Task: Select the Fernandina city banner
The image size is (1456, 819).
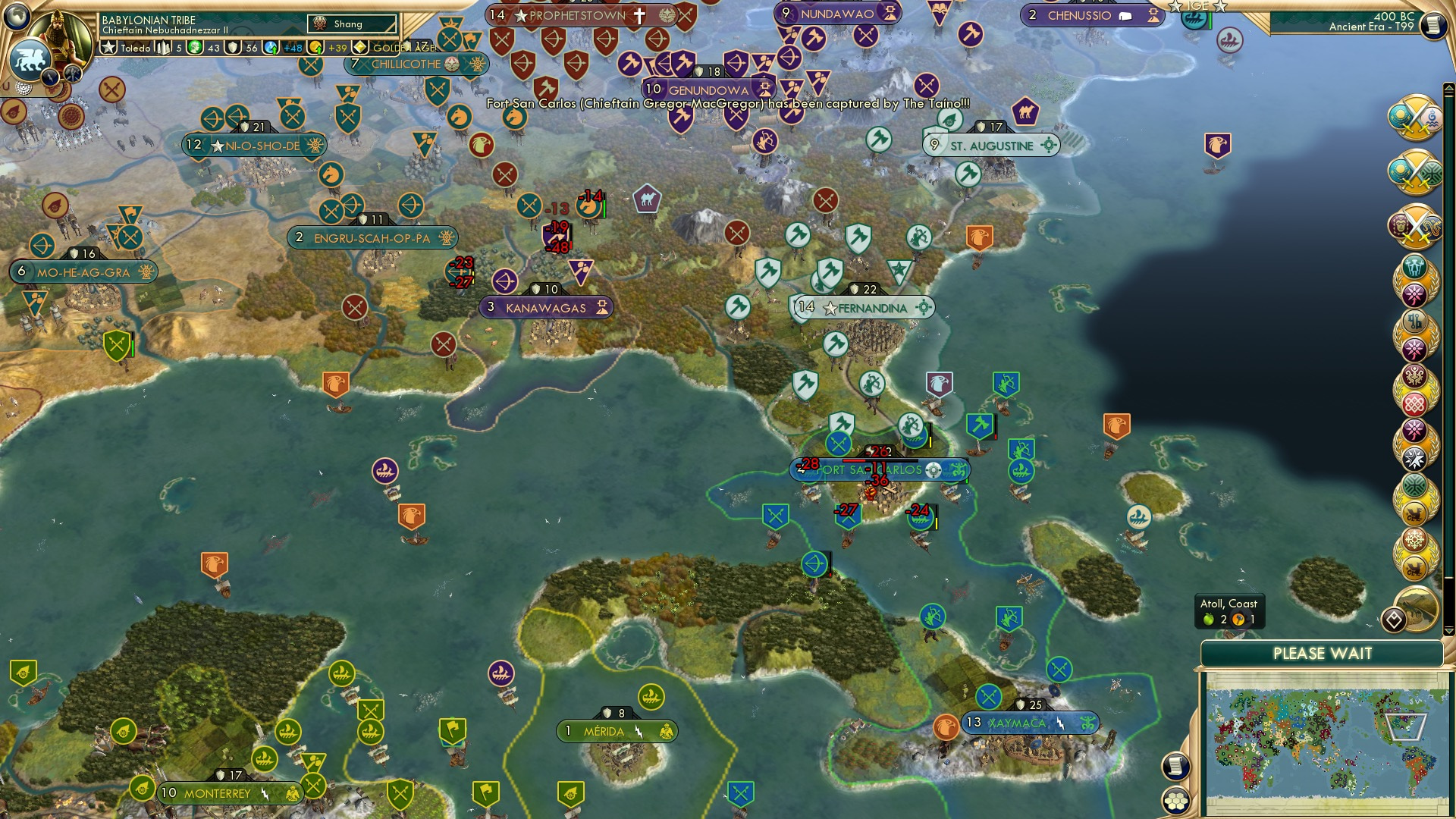Action: (x=864, y=308)
